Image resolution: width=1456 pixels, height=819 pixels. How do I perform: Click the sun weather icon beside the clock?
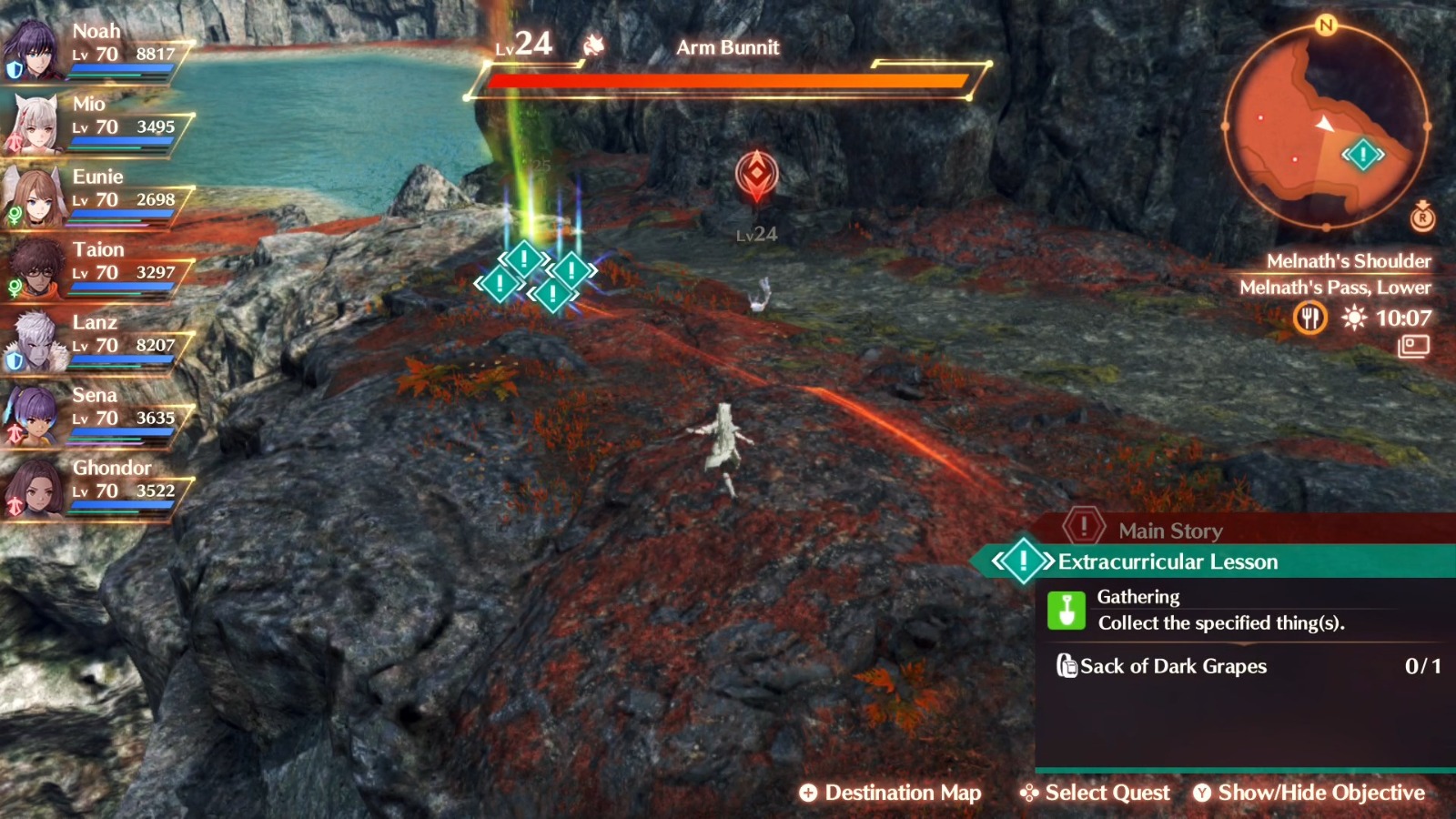pos(1353,318)
